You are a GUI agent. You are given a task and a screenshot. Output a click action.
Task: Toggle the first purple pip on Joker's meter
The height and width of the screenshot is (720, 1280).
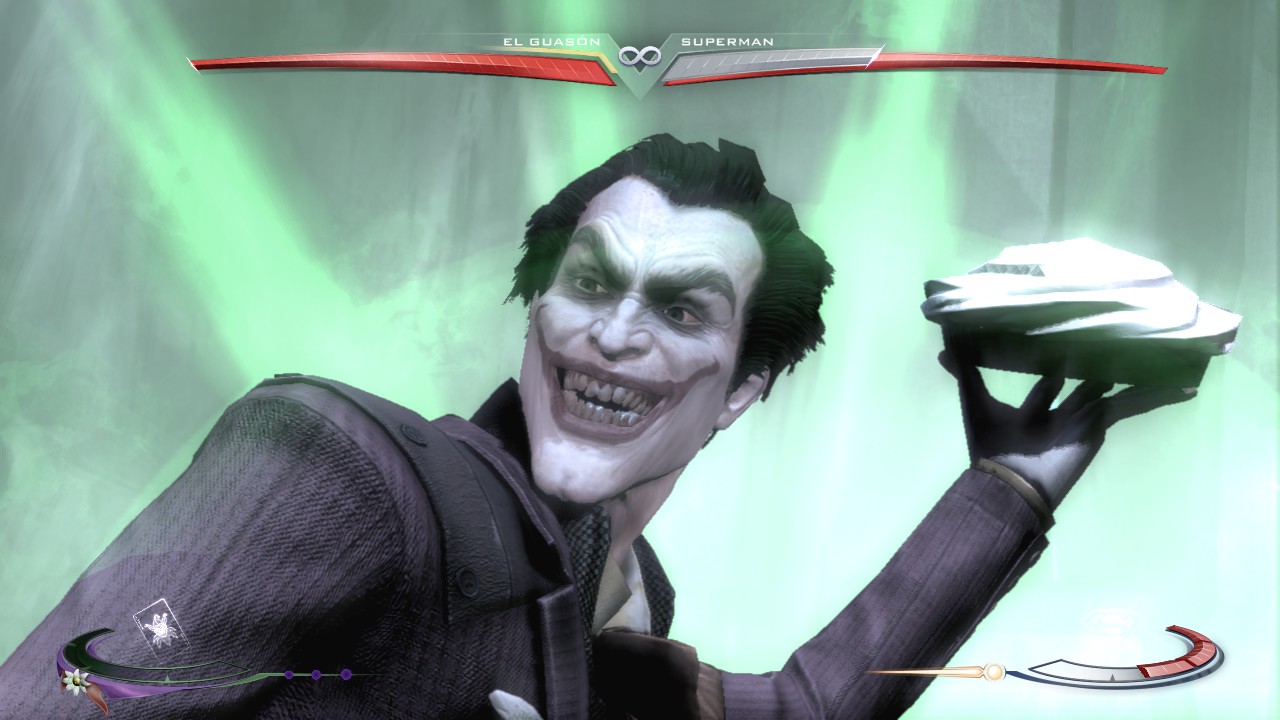pyautogui.click(x=289, y=674)
